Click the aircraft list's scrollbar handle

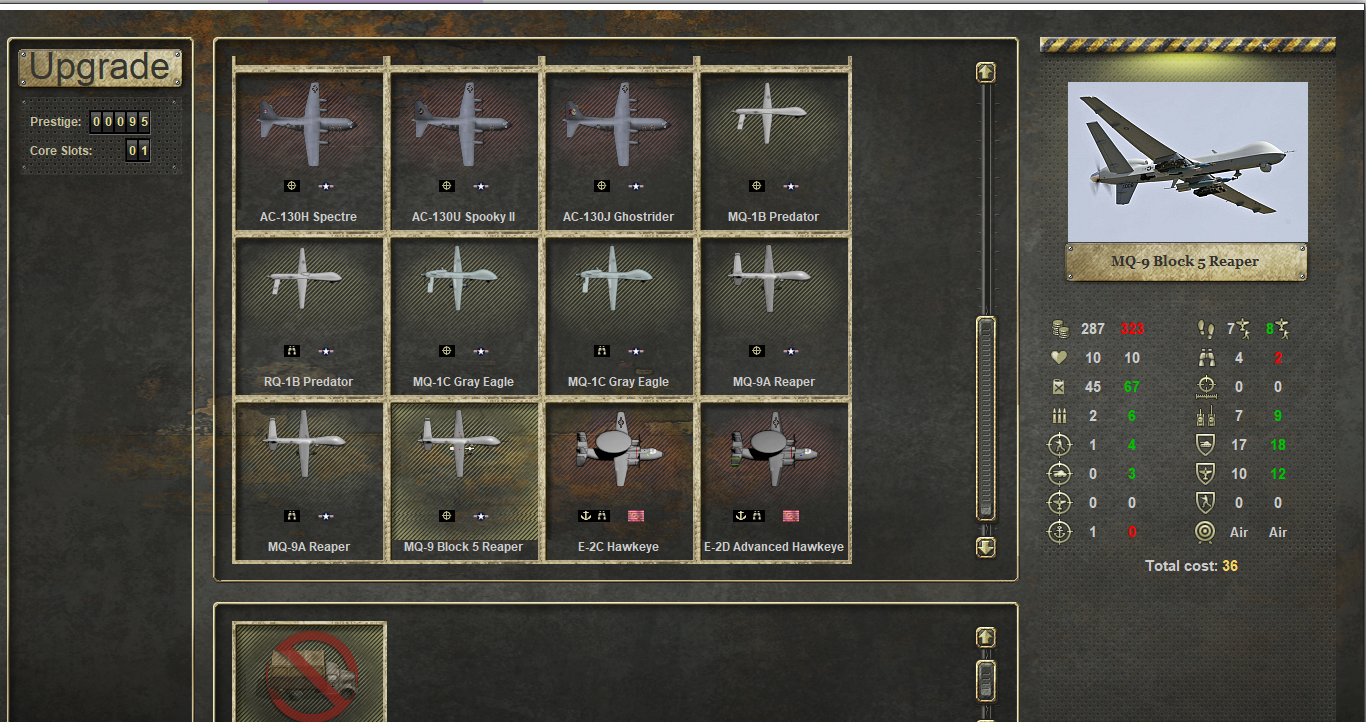pos(986,417)
